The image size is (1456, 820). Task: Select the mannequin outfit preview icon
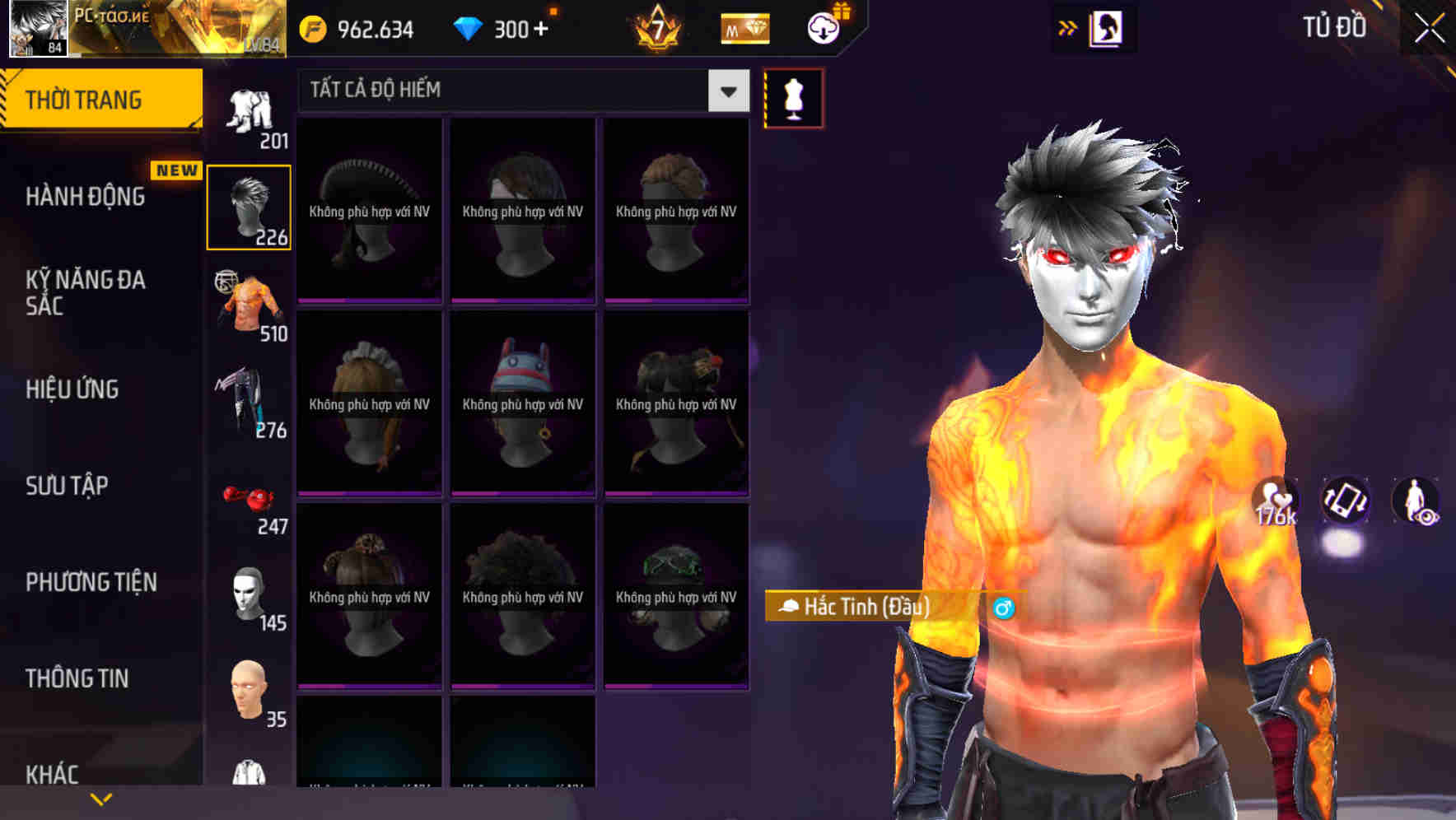coord(793,97)
